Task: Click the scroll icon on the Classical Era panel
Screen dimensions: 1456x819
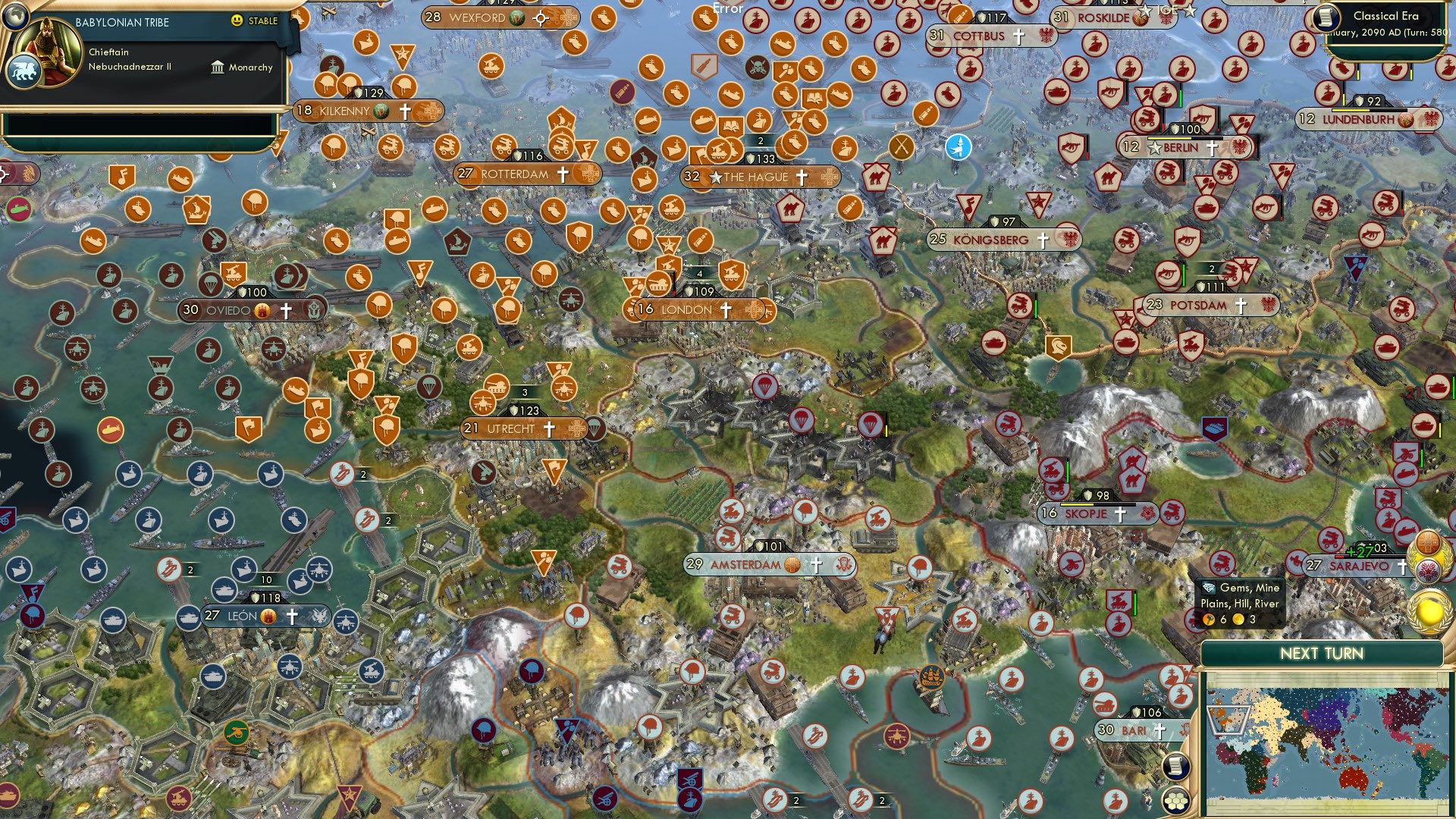Action: (x=1326, y=18)
